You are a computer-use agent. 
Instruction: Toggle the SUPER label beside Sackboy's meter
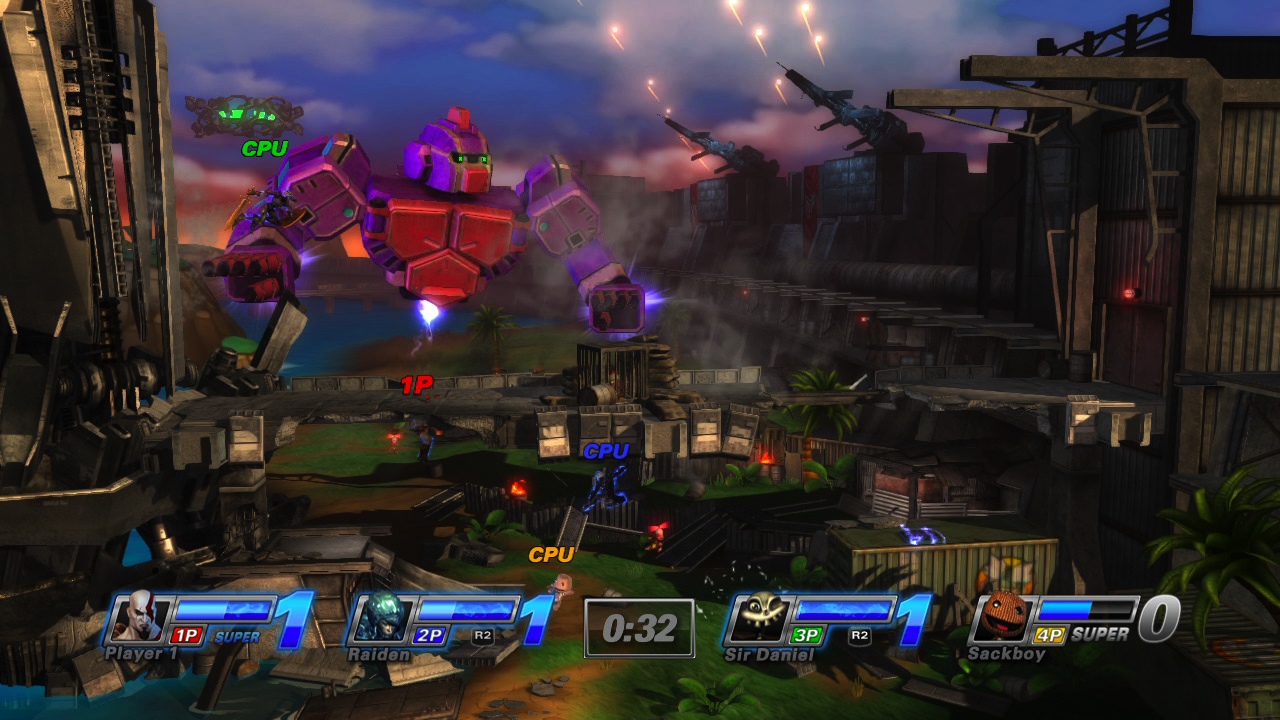[x=1100, y=633]
